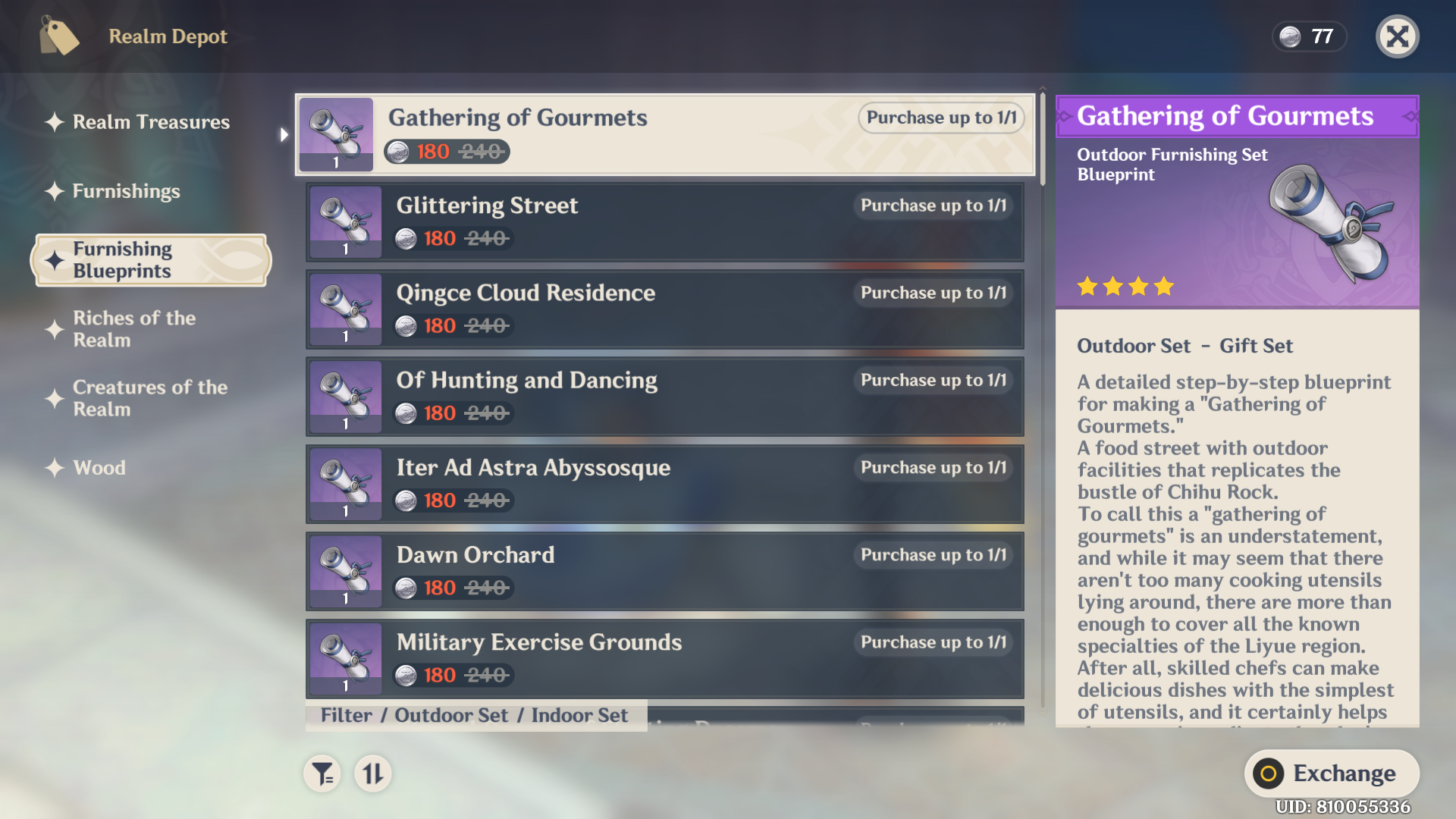
Task: Click the Qingce Cloud Residence blueprint scroll icon
Action: pos(346,309)
